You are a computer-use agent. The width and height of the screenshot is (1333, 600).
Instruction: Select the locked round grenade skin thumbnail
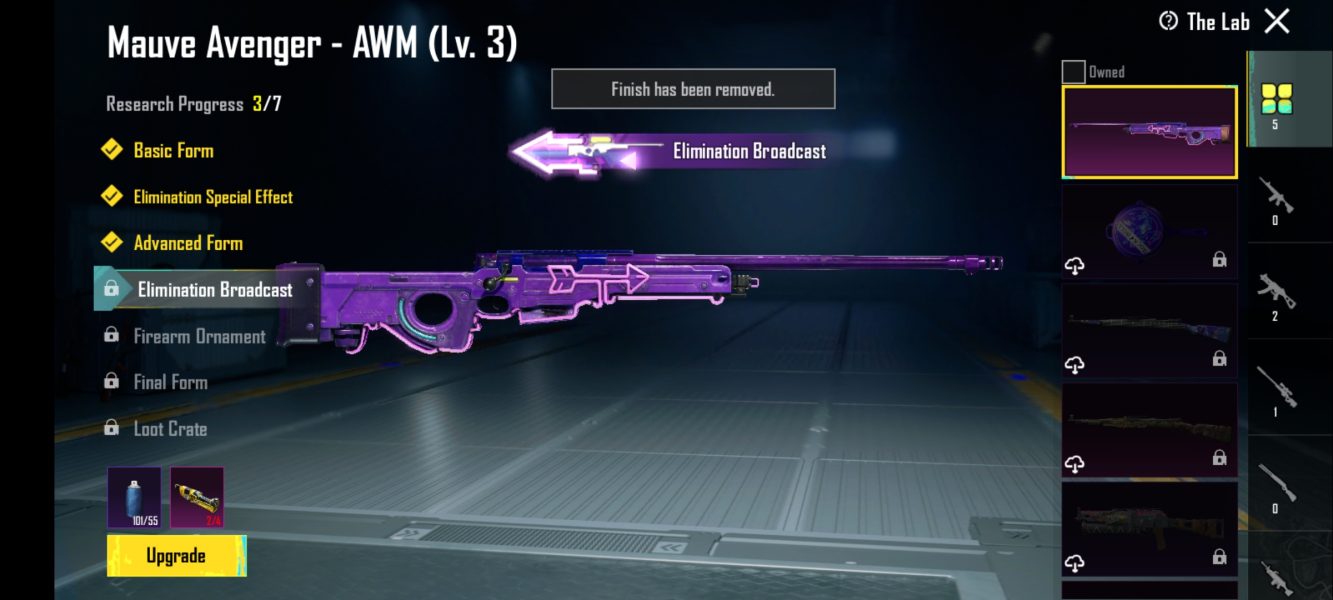click(x=1149, y=231)
